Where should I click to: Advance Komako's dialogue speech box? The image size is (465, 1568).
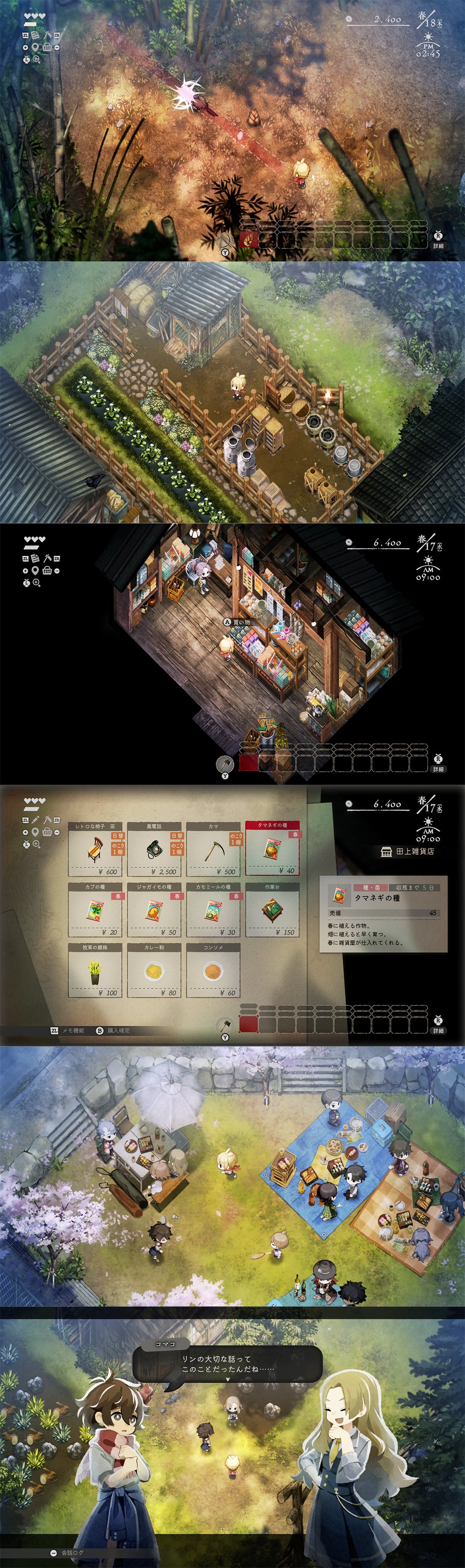tap(227, 1364)
